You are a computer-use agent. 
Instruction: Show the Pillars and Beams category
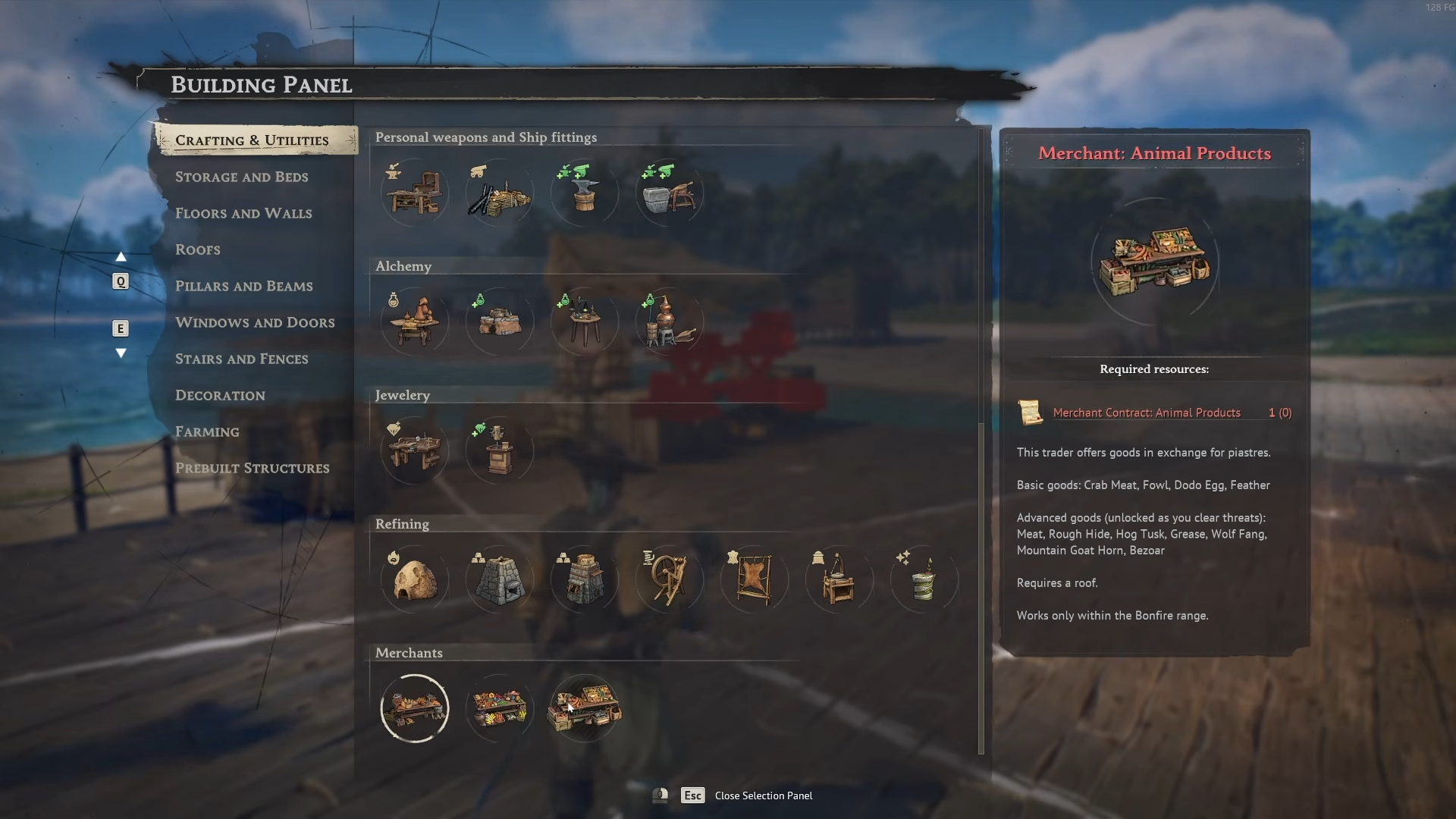point(243,286)
